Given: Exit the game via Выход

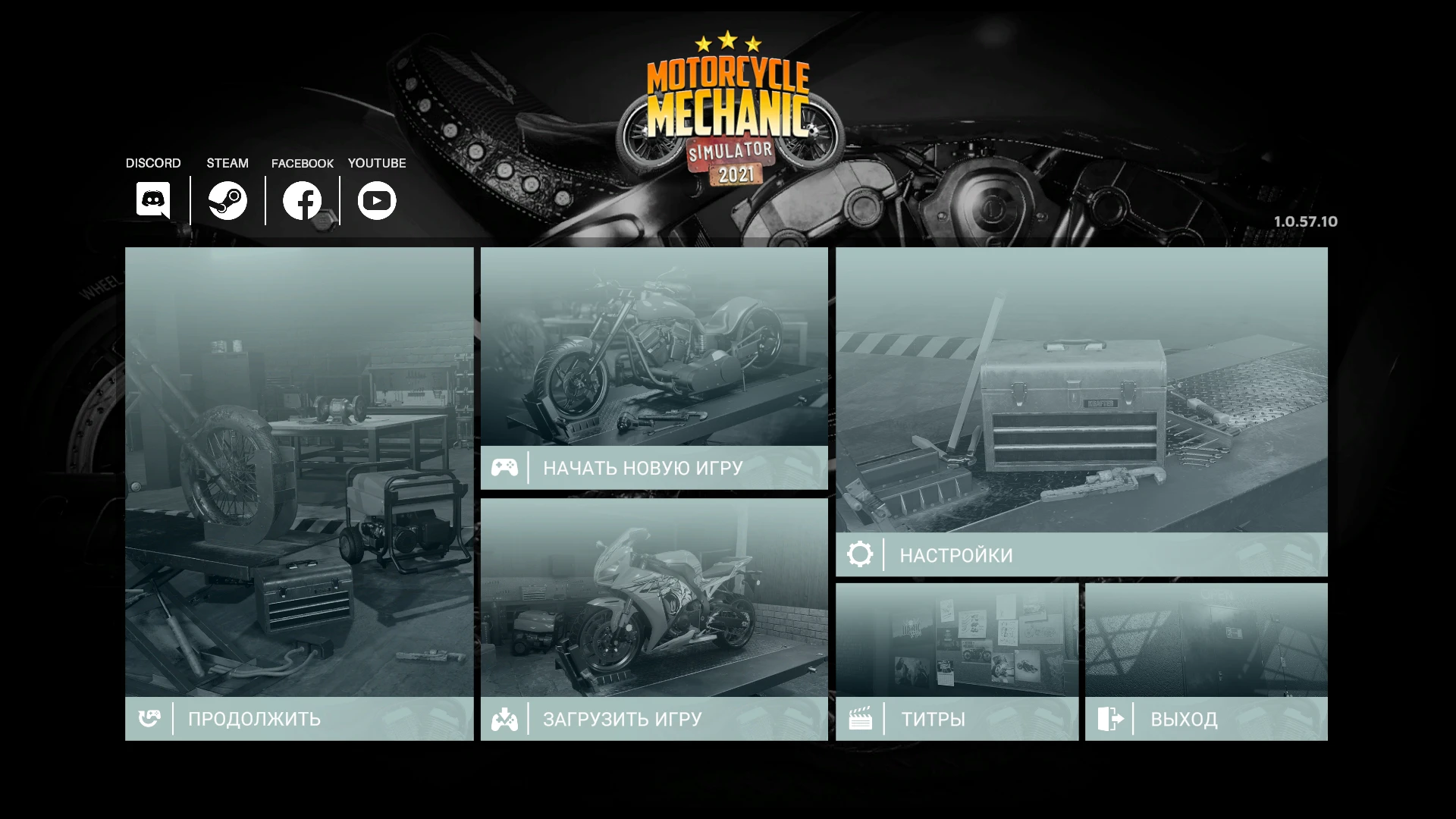Looking at the screenshot, I should pyautogui.click(x=1184, y=718).
